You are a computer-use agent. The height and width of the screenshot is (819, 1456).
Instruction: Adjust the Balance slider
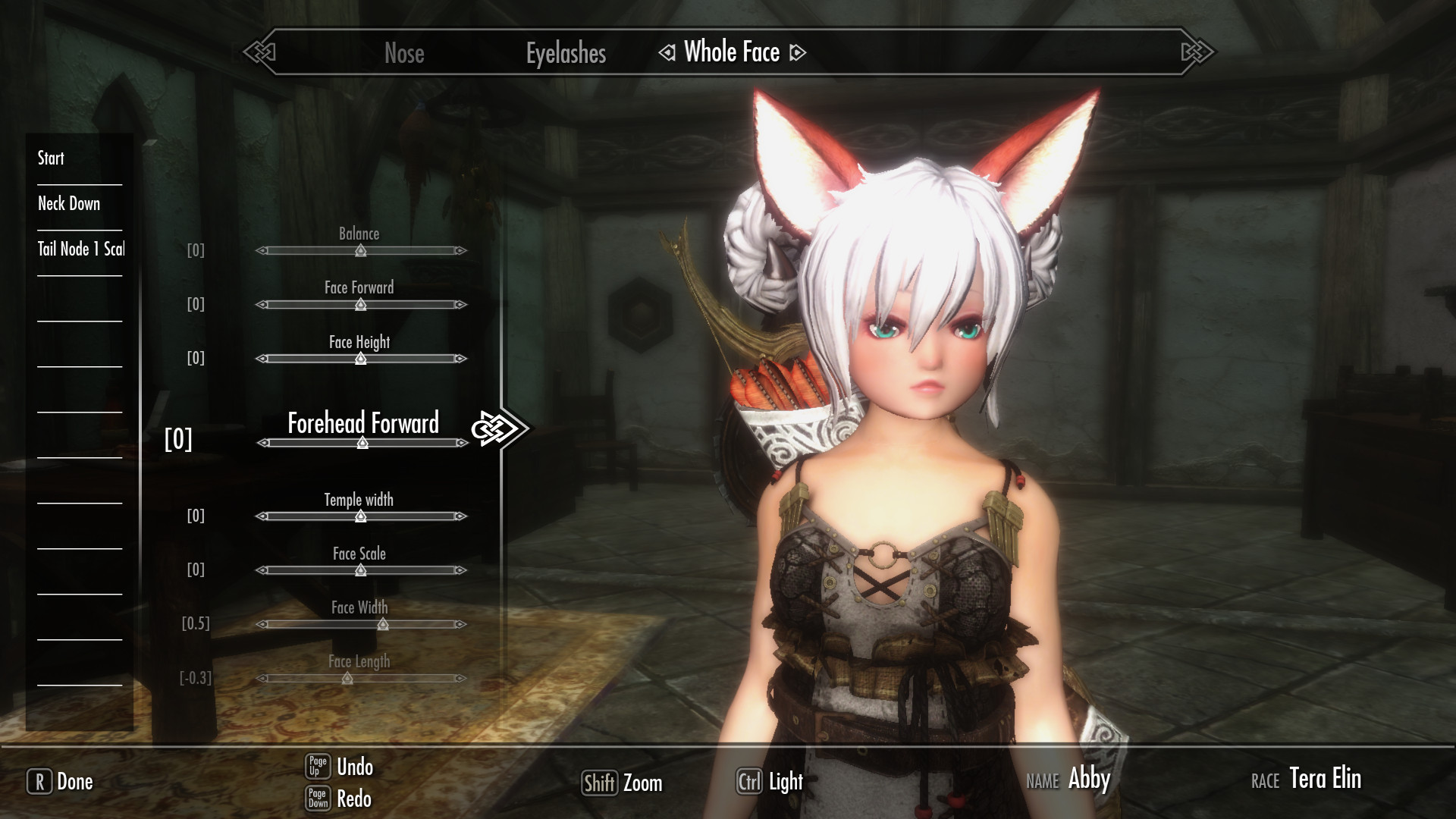pyautogui.click(x=361, y=250)
